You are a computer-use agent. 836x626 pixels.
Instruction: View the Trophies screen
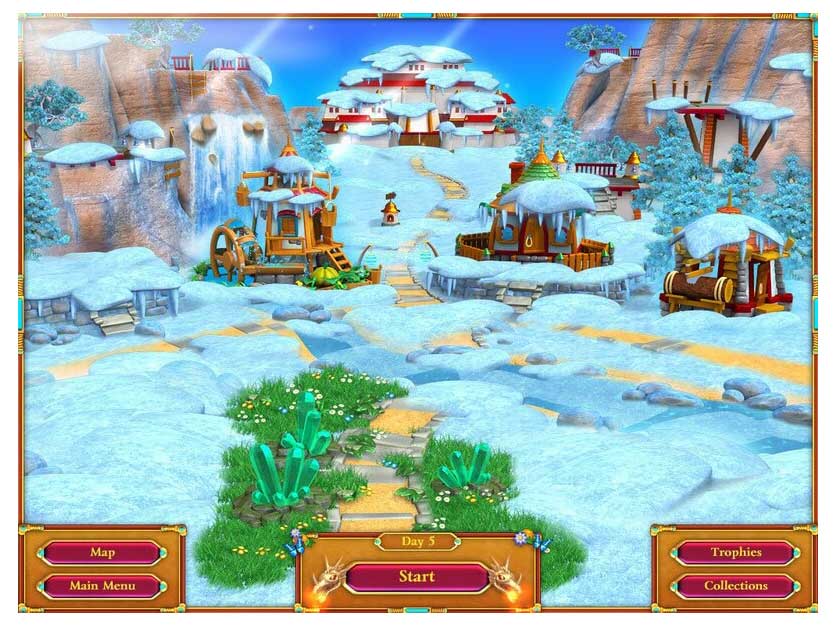coord(736,552)
